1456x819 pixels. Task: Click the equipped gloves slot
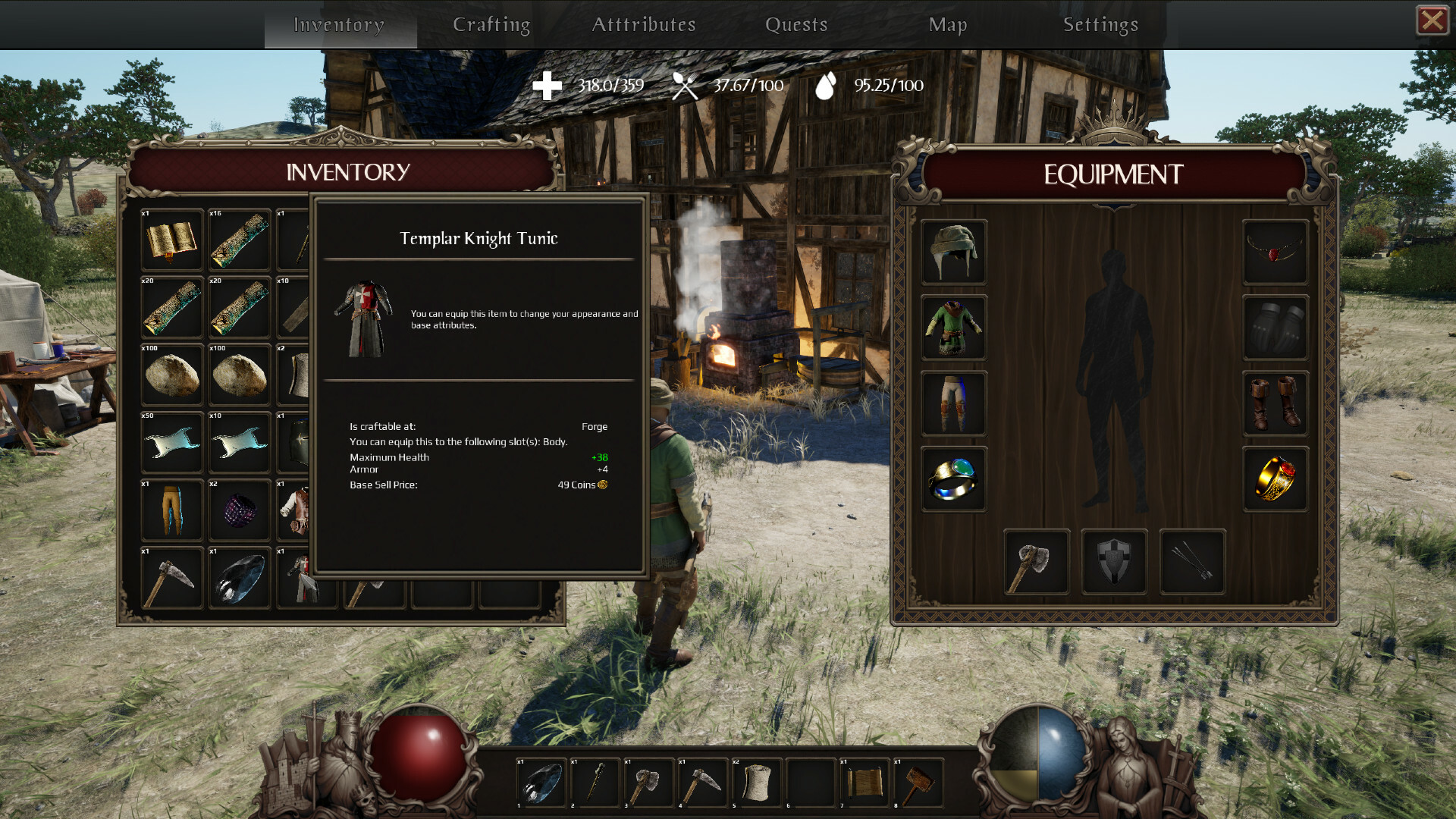tap(1275, 328)
